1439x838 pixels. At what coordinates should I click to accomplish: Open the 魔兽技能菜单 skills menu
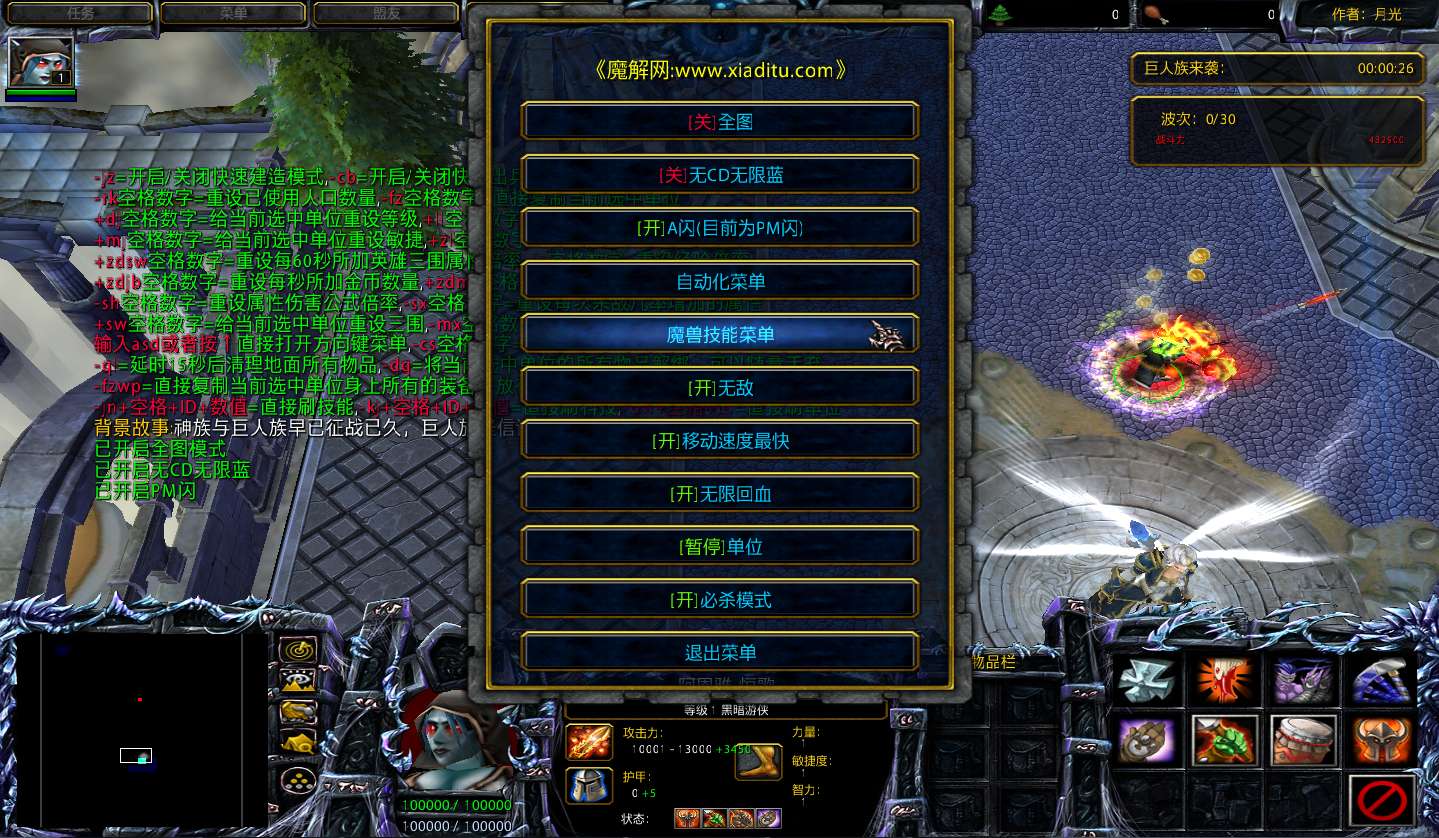tap(720, 334)
